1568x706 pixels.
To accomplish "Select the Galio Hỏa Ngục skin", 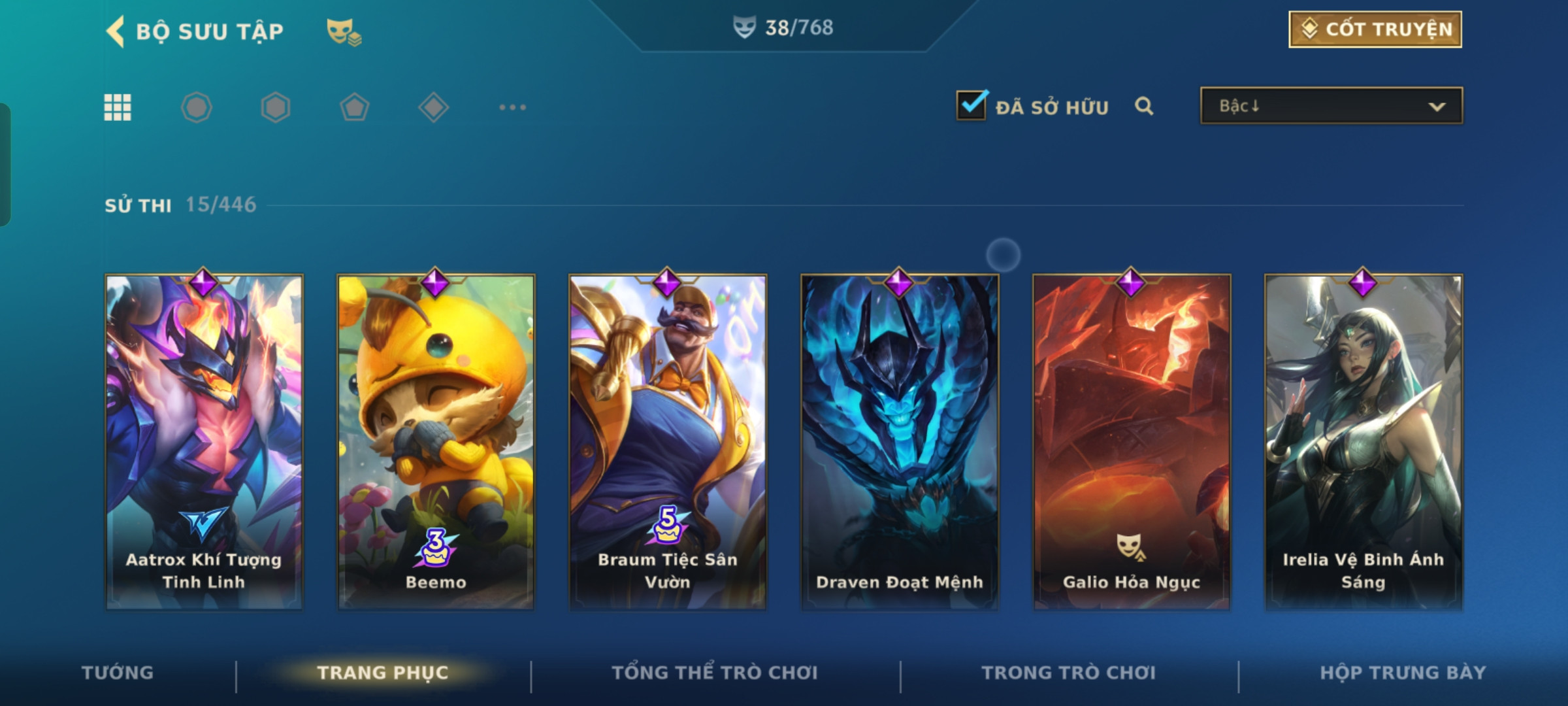I will [x=1132, y=442].
